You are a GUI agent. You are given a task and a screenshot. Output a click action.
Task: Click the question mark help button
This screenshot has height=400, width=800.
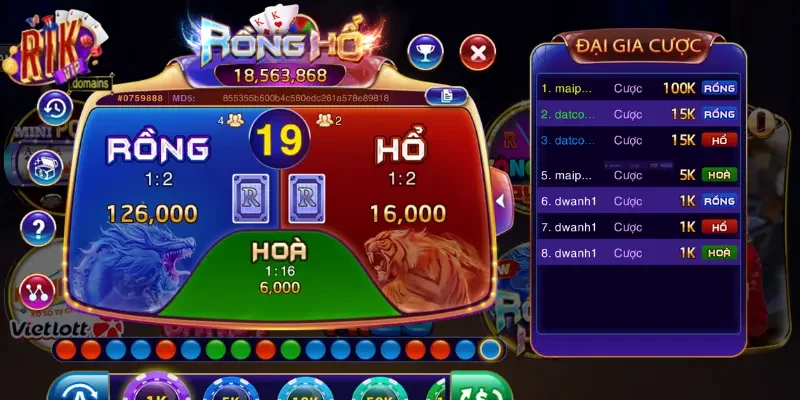[38, 228]
